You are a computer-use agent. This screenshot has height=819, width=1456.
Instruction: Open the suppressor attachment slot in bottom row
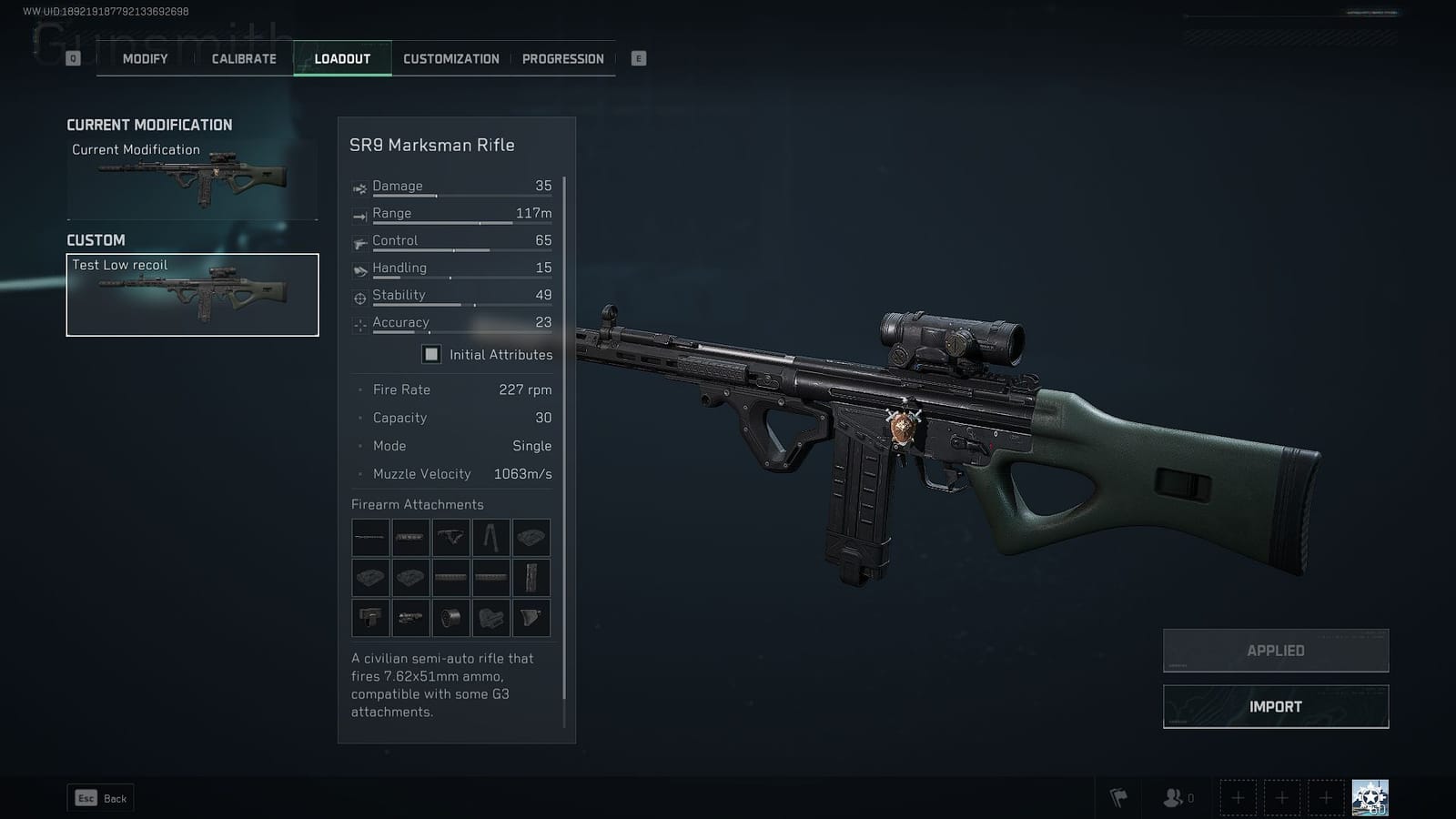point(409,617)
